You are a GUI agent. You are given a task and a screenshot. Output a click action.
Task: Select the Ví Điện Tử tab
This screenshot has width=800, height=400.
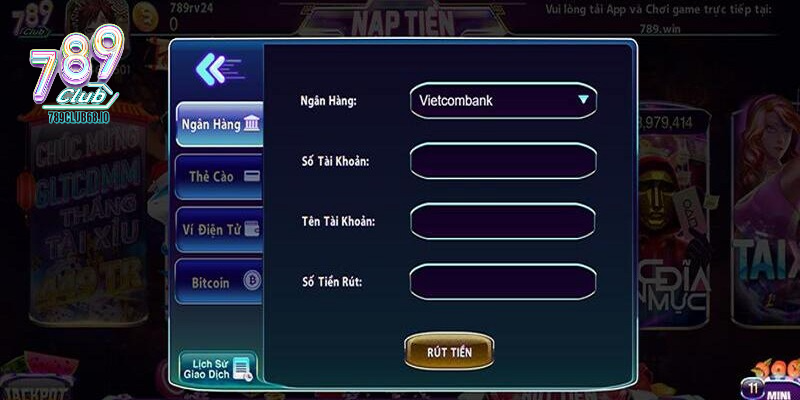pos(219,230)
